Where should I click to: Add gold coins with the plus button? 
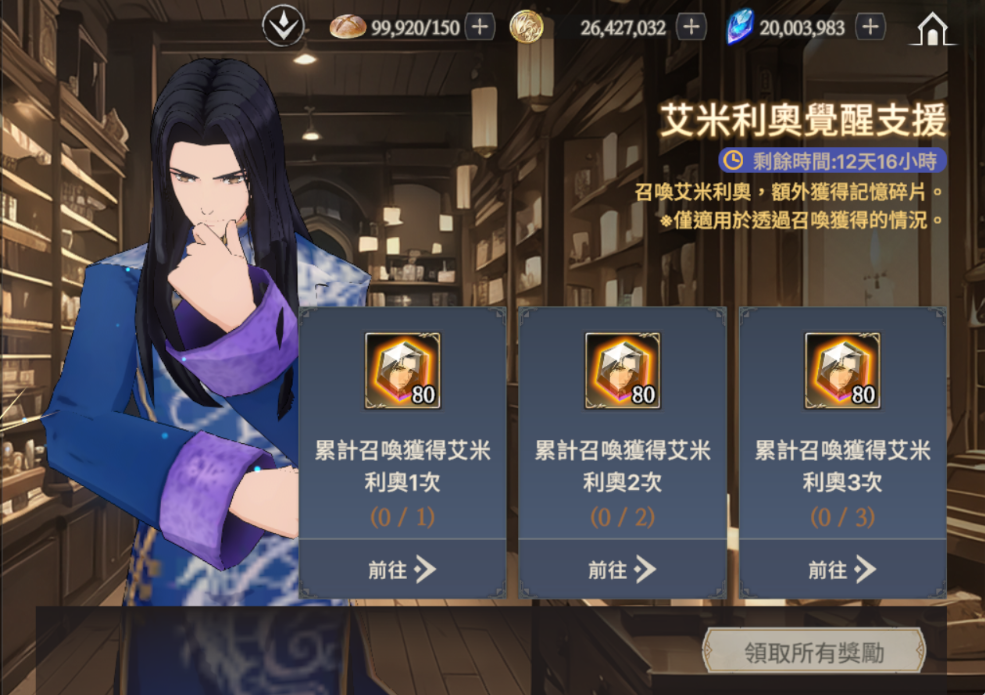pyautogui.click(x=690, y=27)
